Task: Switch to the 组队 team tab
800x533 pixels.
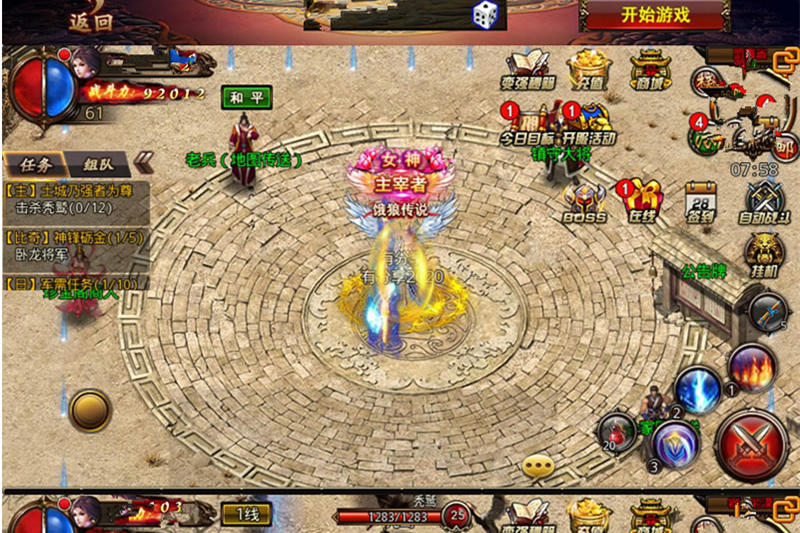Action: click(x=99, y=165)
